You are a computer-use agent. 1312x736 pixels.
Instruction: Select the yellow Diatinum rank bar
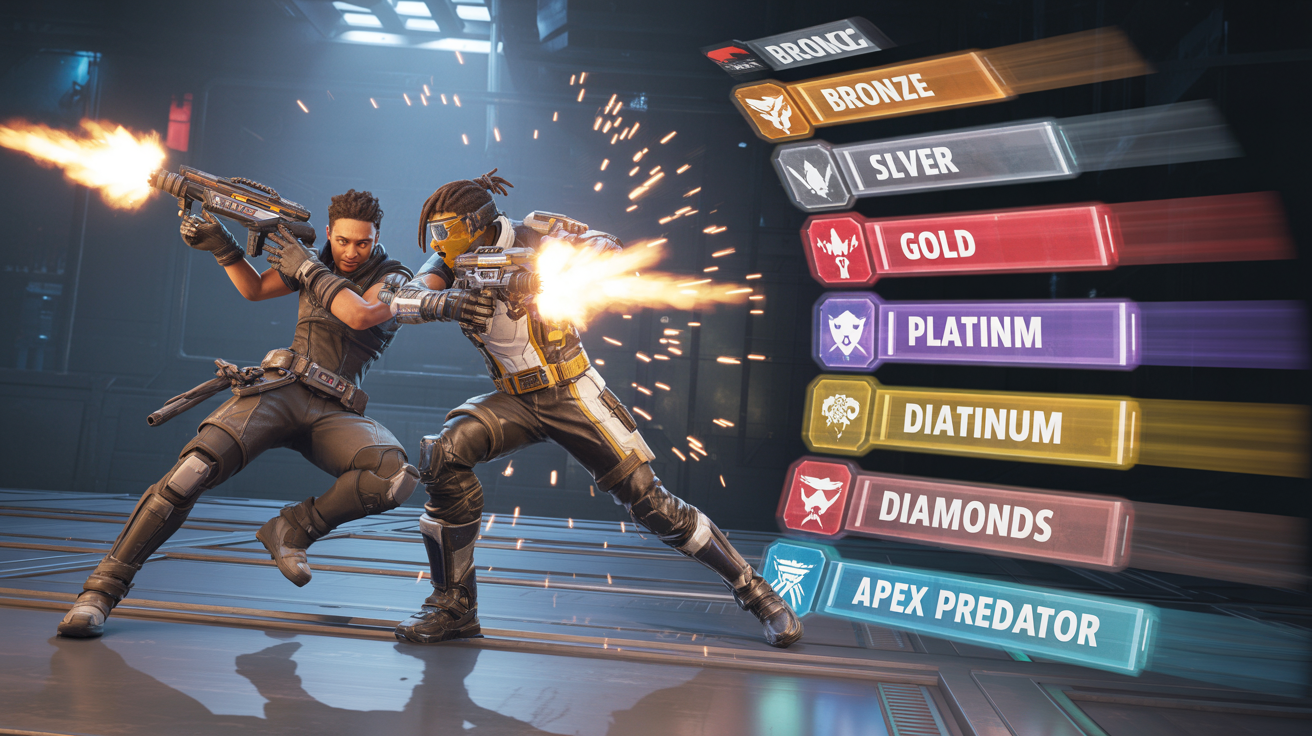[1000, 424]
